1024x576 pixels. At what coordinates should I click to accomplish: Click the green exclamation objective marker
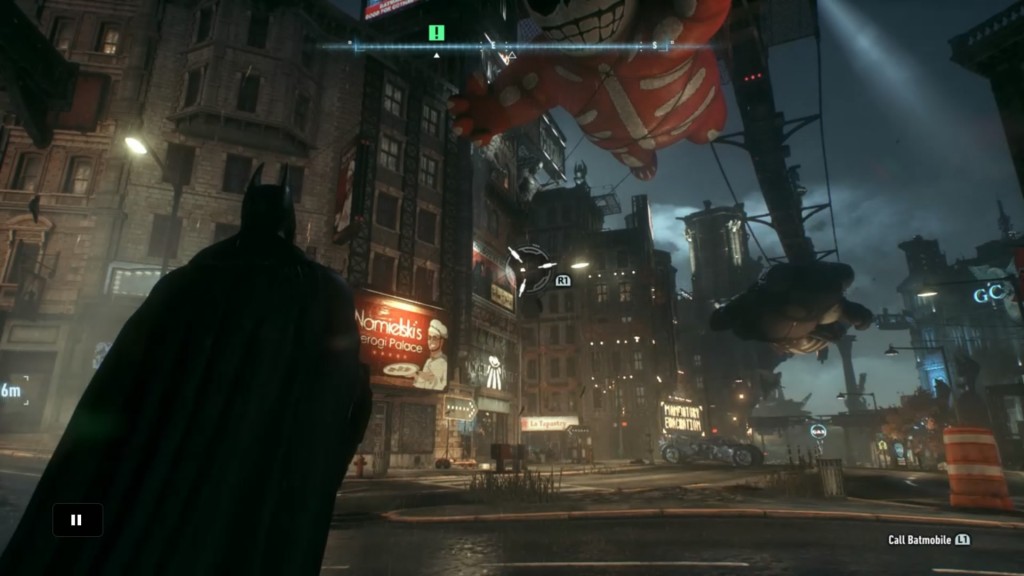[436, 32]
